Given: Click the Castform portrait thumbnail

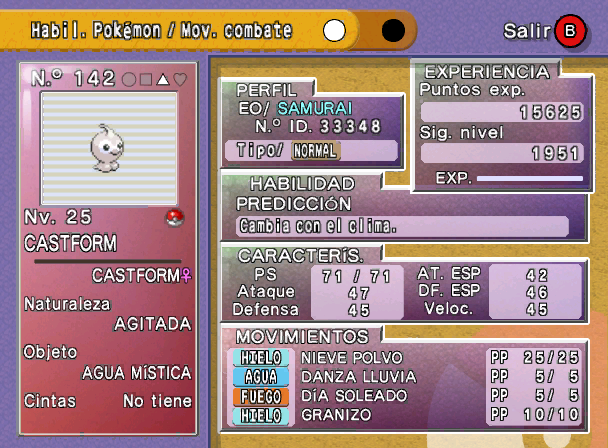Looking at the screenshot, I should (108, 146).
